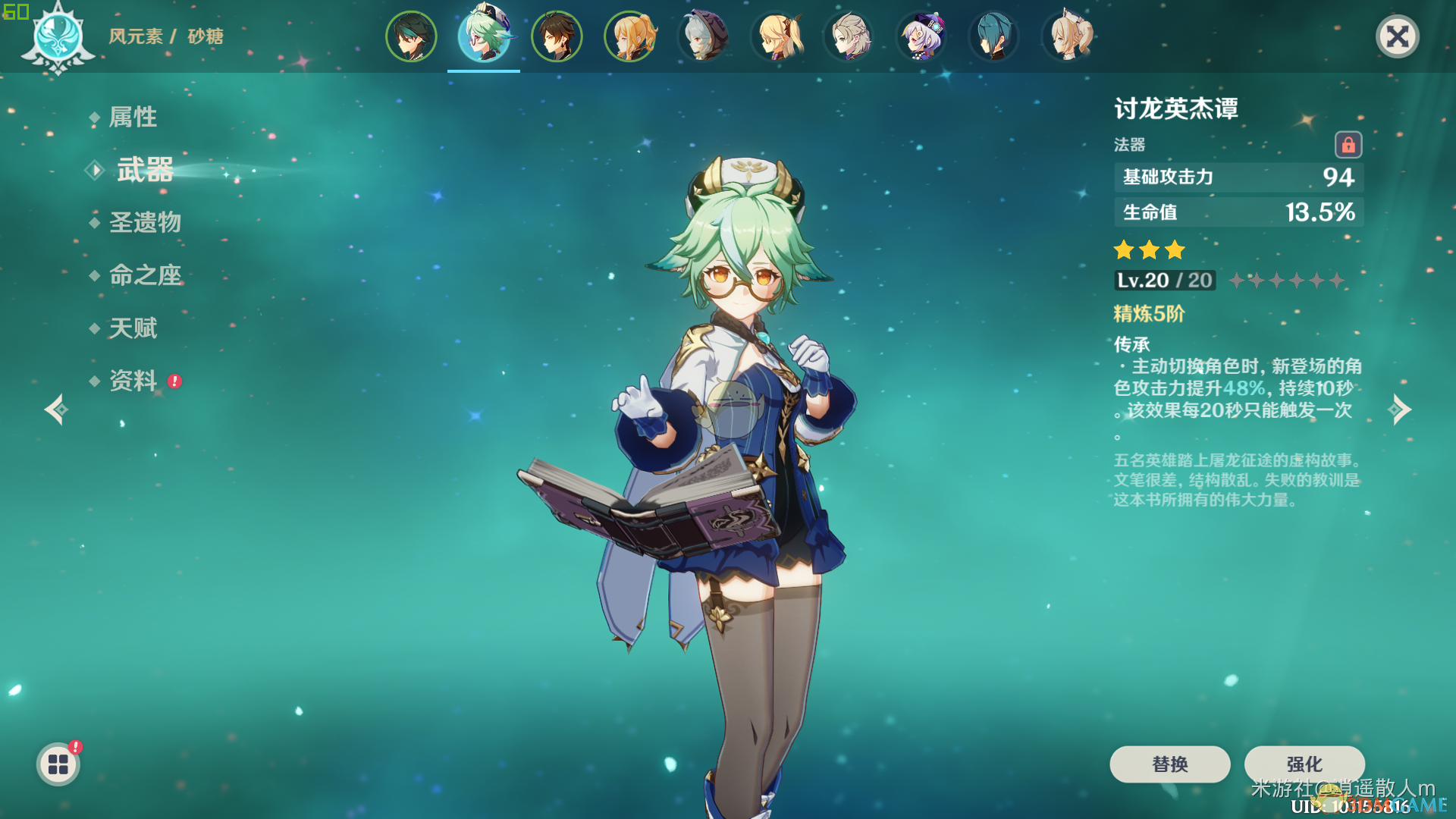Open the grid menu icon with red alert

[58, 764]
